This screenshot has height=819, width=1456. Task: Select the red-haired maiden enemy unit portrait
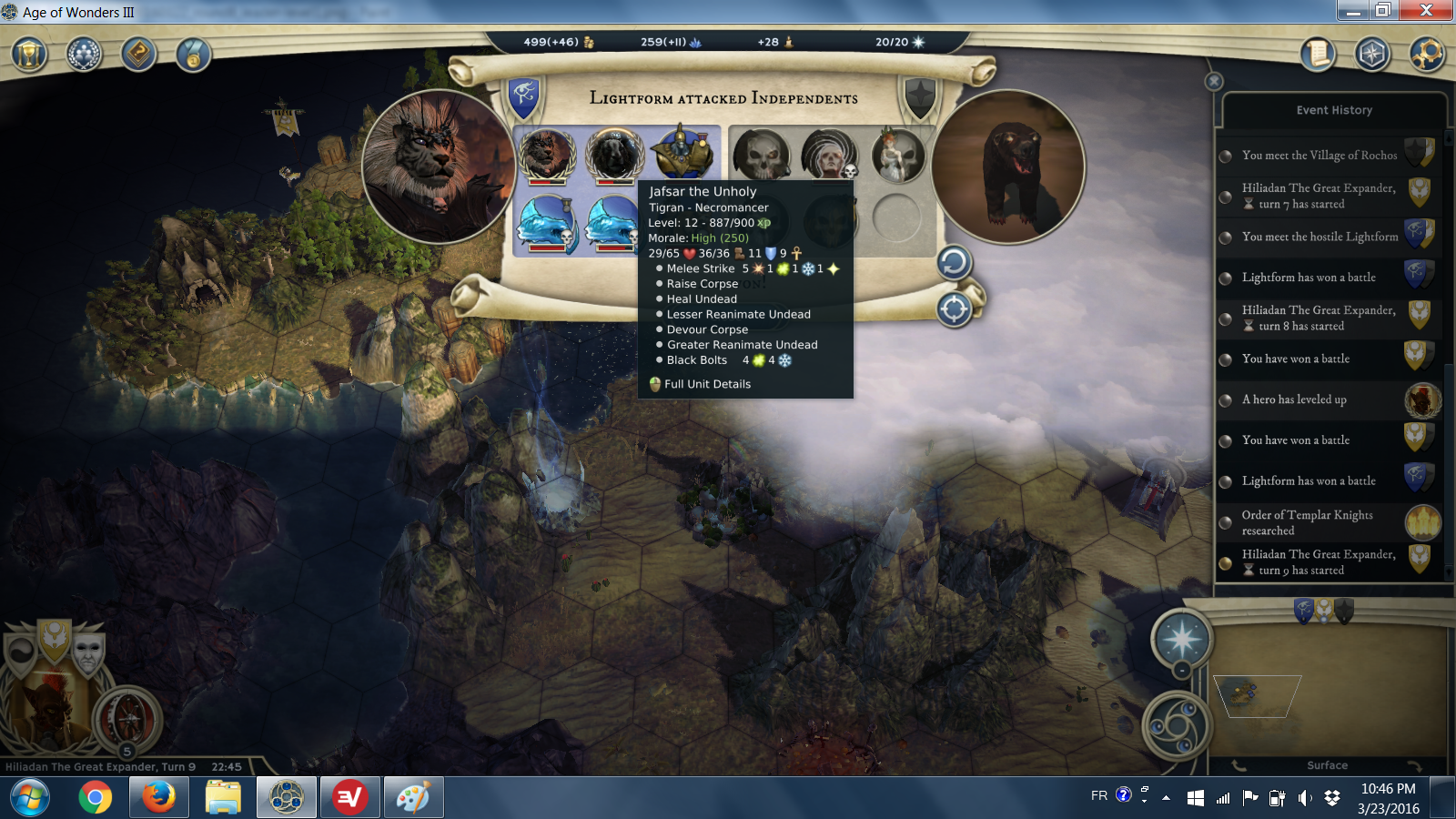(x=897, y=155)
